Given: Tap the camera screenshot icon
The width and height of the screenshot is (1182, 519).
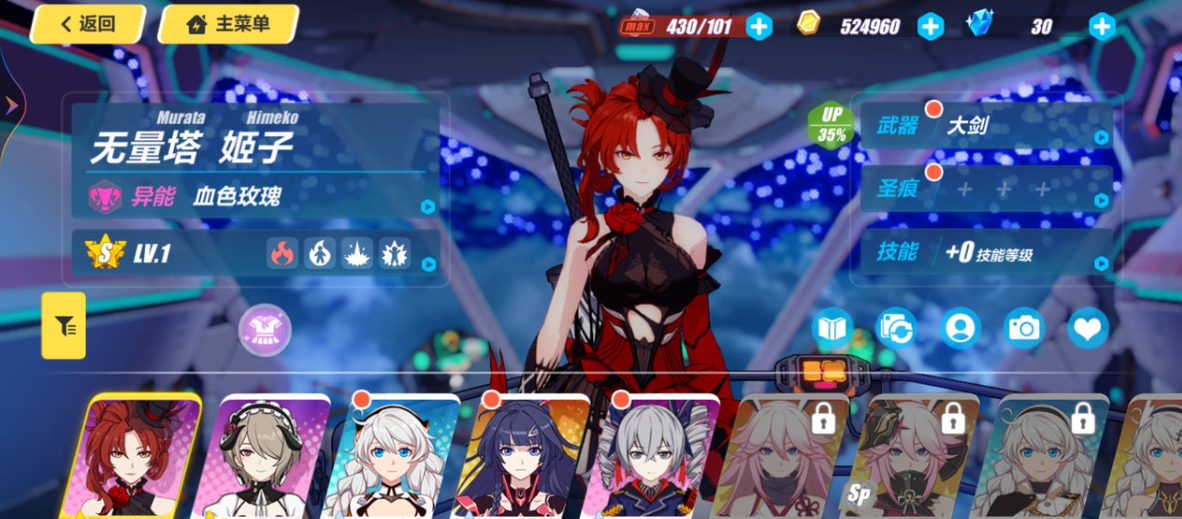Looking at the screenshot, I should [x=1024, y=328].
